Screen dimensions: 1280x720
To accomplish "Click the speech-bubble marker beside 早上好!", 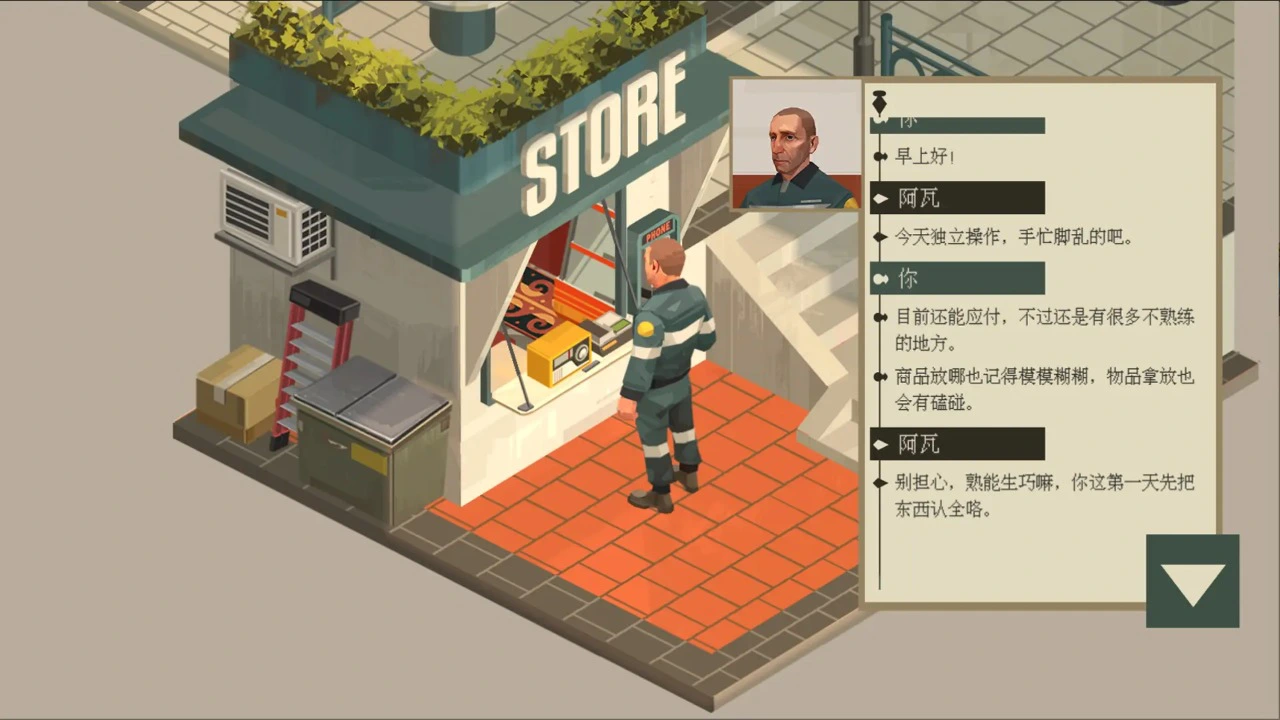I will tap(881, 157).
